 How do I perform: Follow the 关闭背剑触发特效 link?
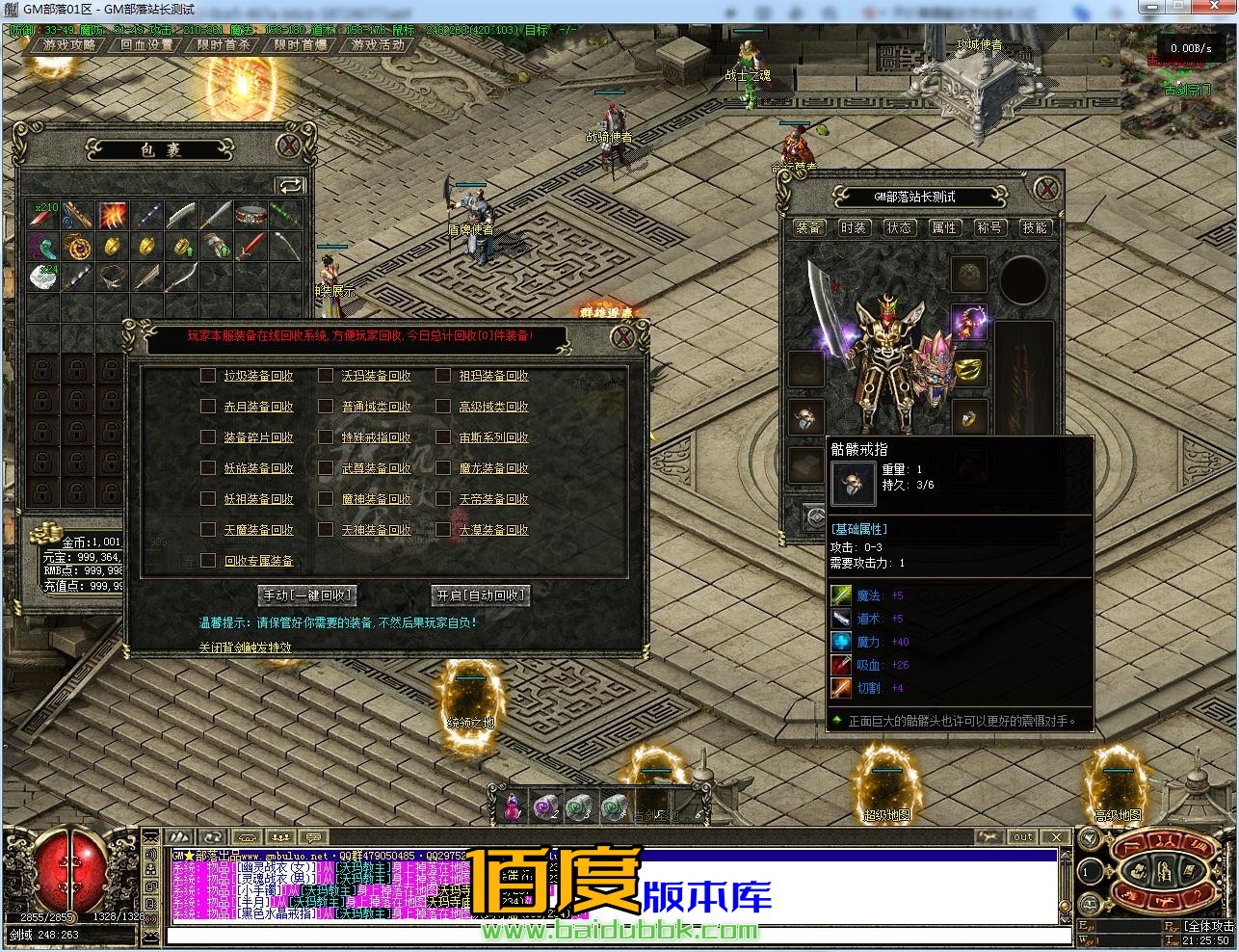[245, 647]
